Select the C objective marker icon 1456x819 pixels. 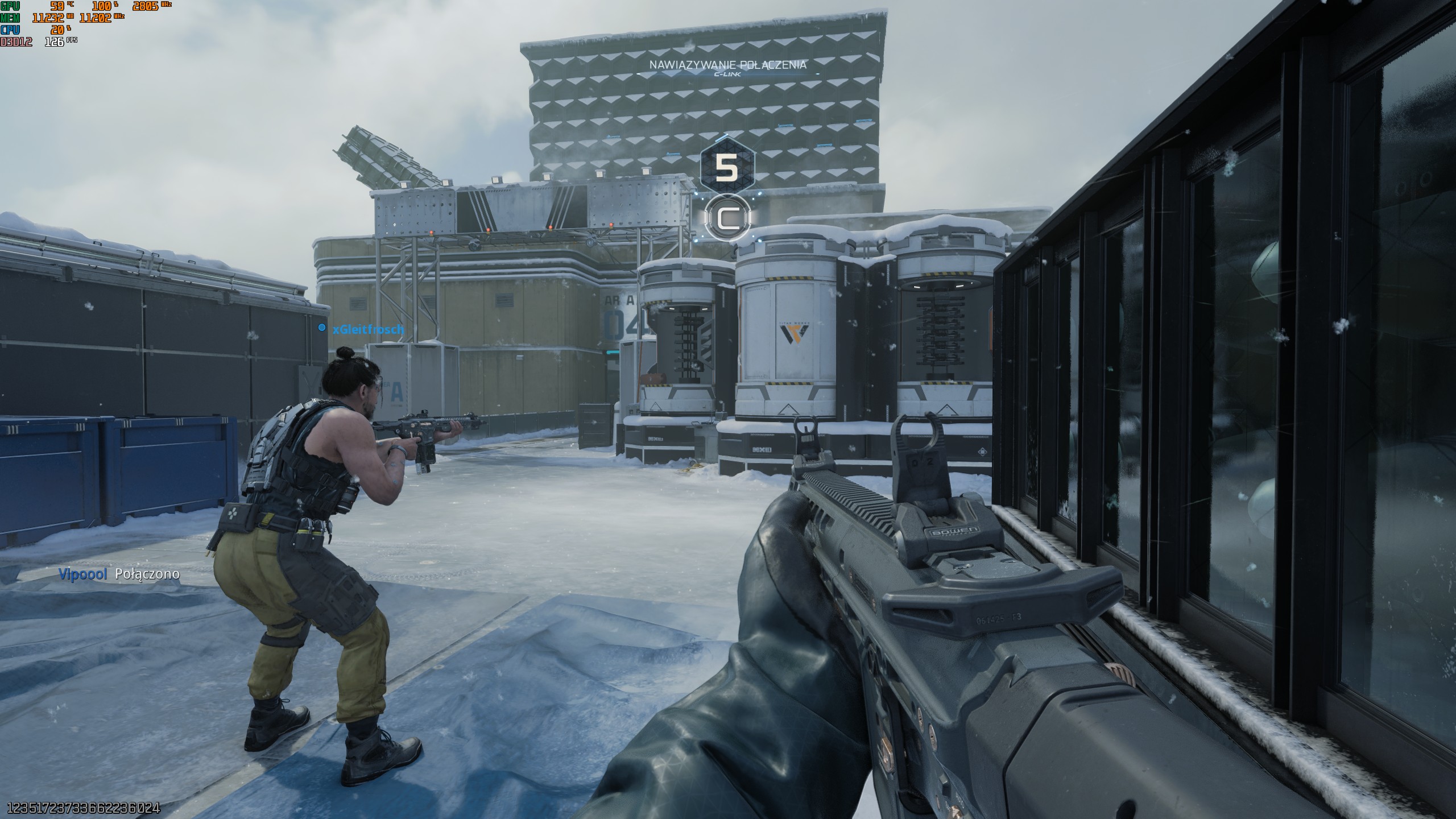click(727, 218)
